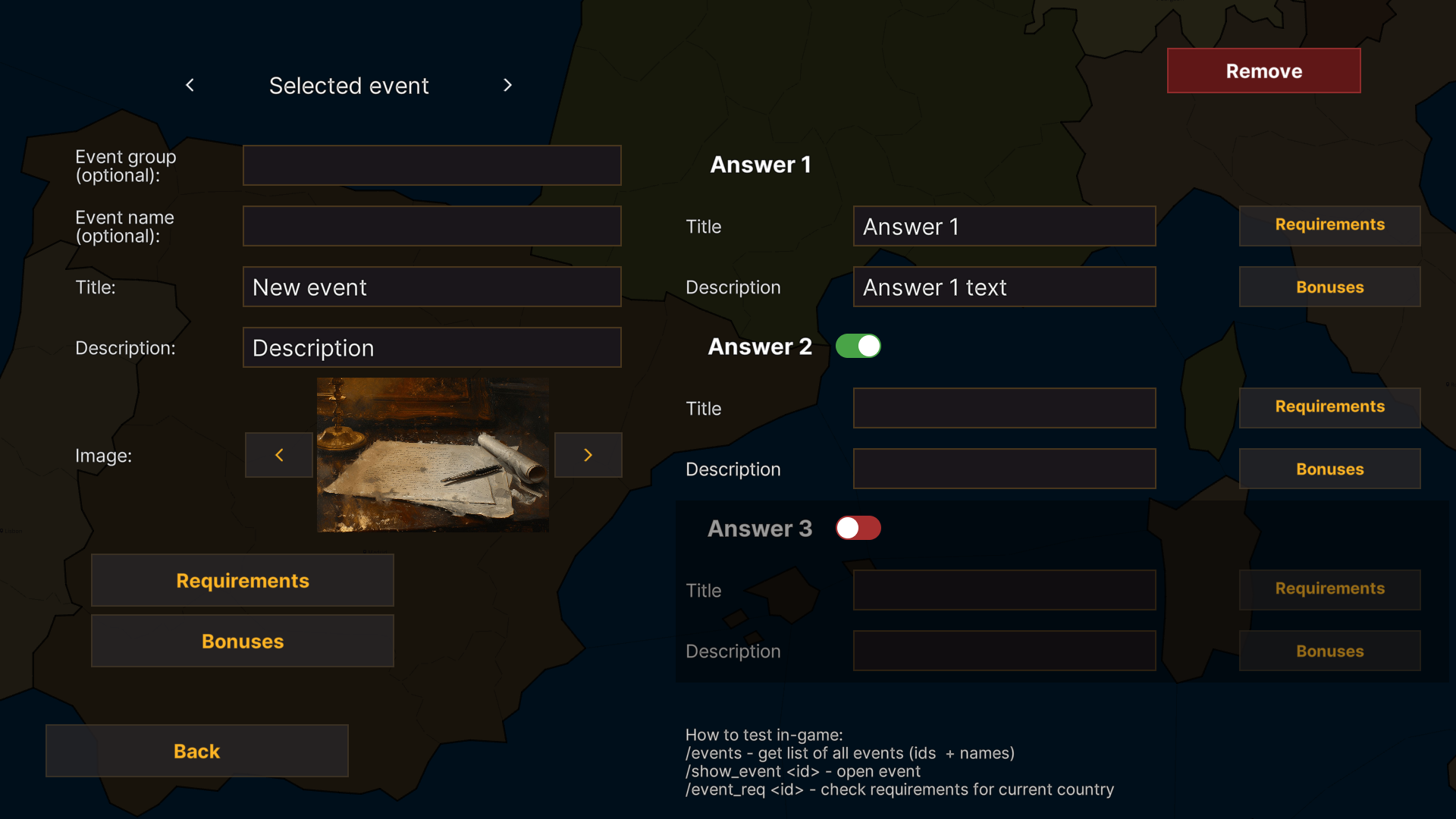Navigate to the next event using the right chevron
This screenshot has width=1456, height=819.
point(507,85)
